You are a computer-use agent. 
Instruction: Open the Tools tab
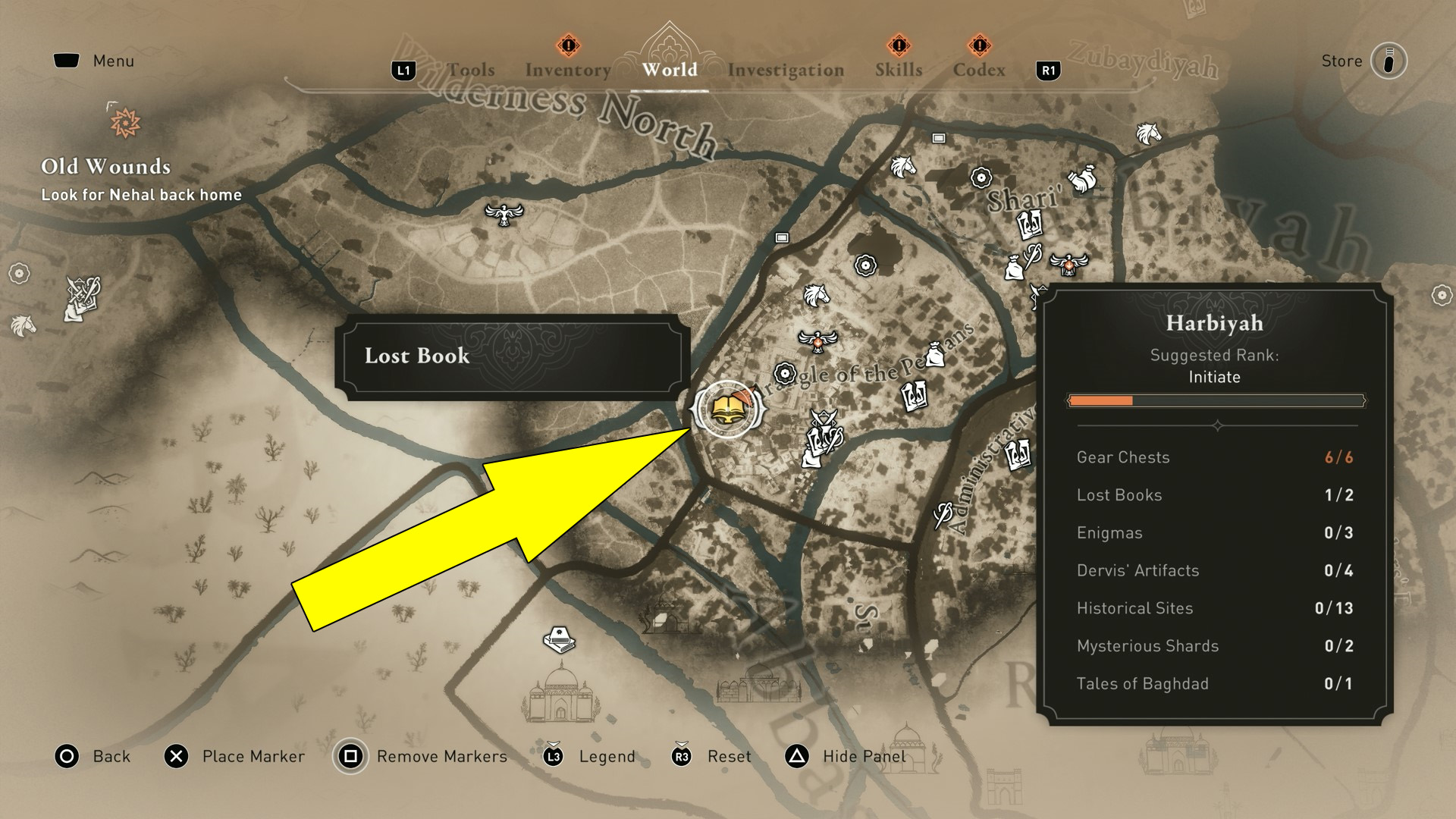(x=472, y=69)
